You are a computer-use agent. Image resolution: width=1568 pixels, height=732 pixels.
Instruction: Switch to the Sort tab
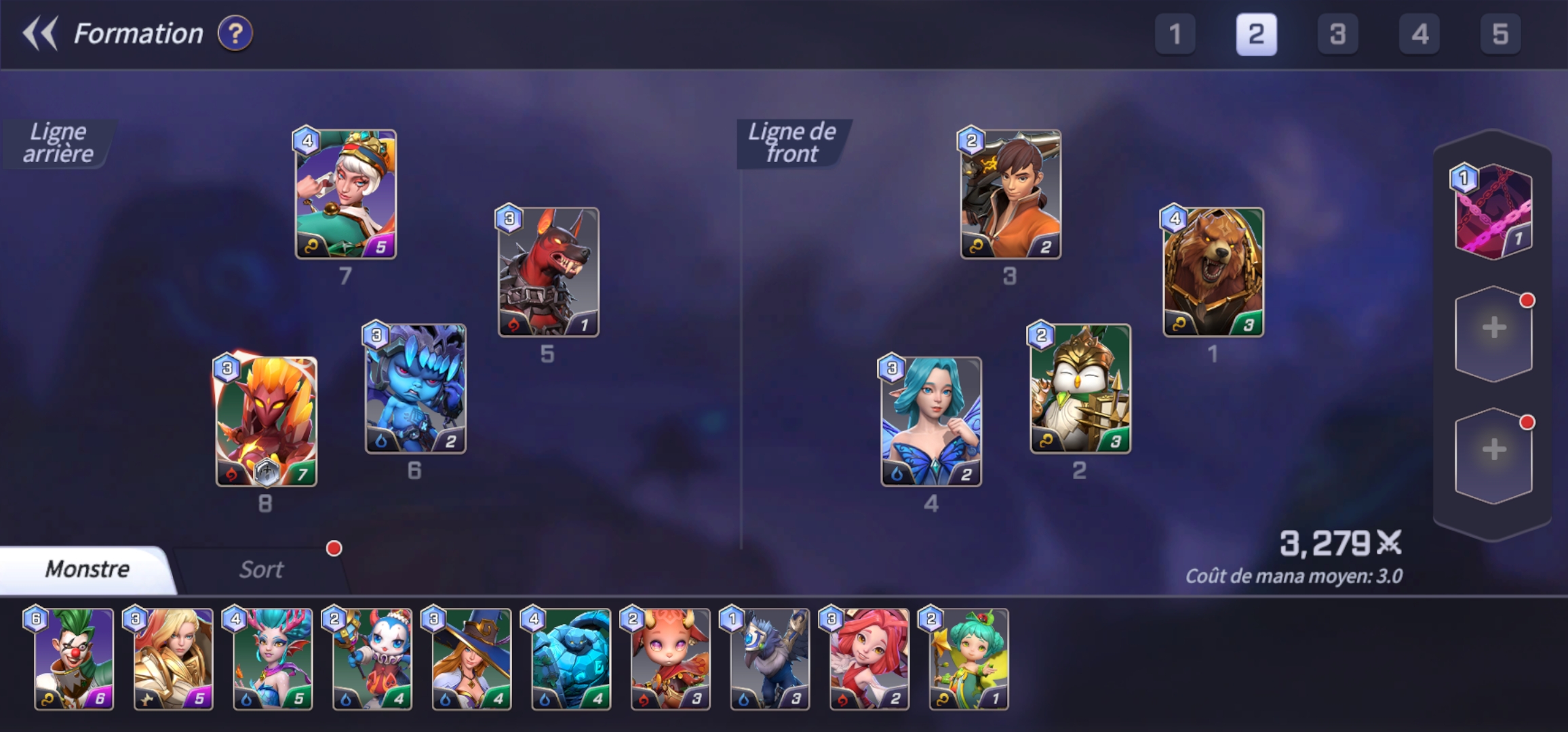point(262,569)
